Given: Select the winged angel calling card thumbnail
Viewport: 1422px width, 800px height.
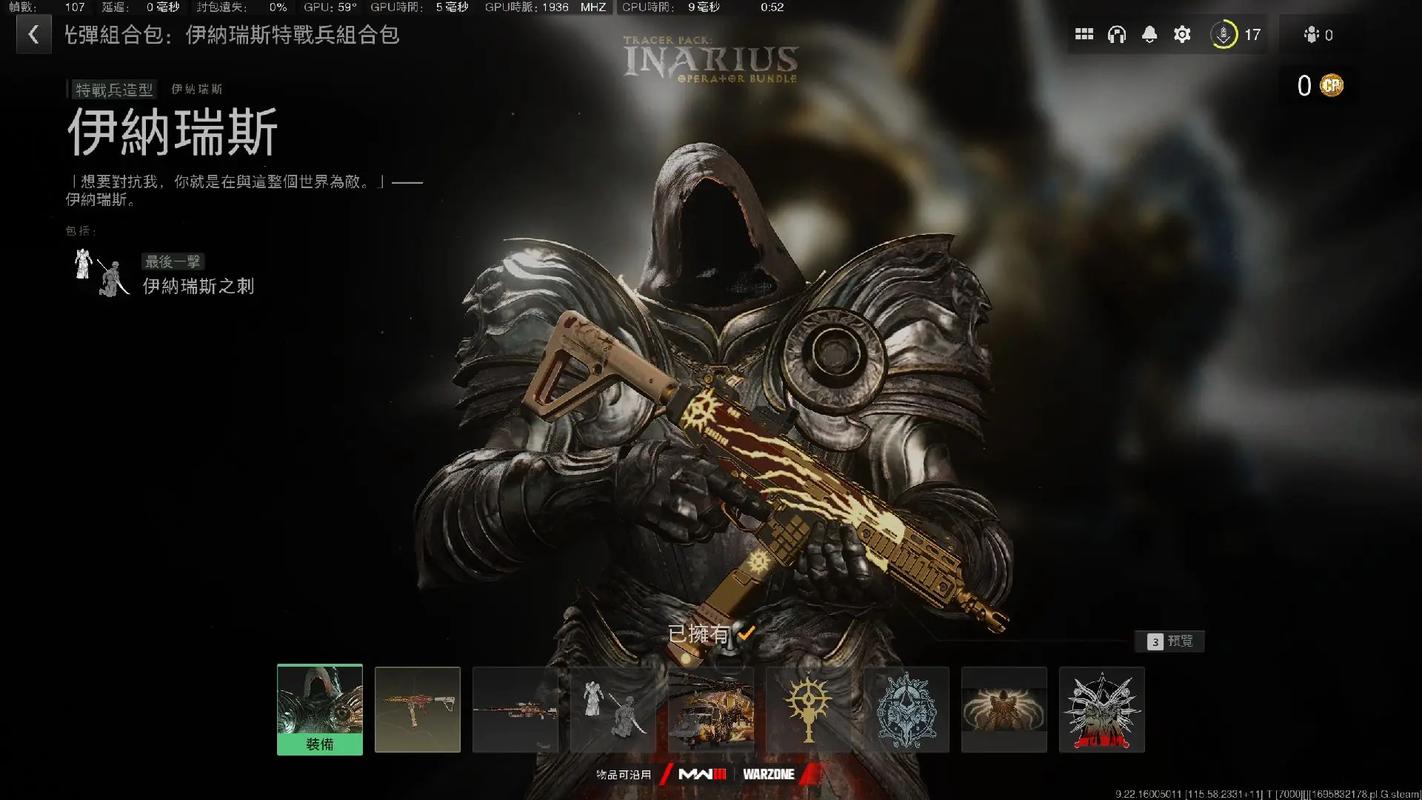Looking at the screenshot, I should pos(1004,709).
